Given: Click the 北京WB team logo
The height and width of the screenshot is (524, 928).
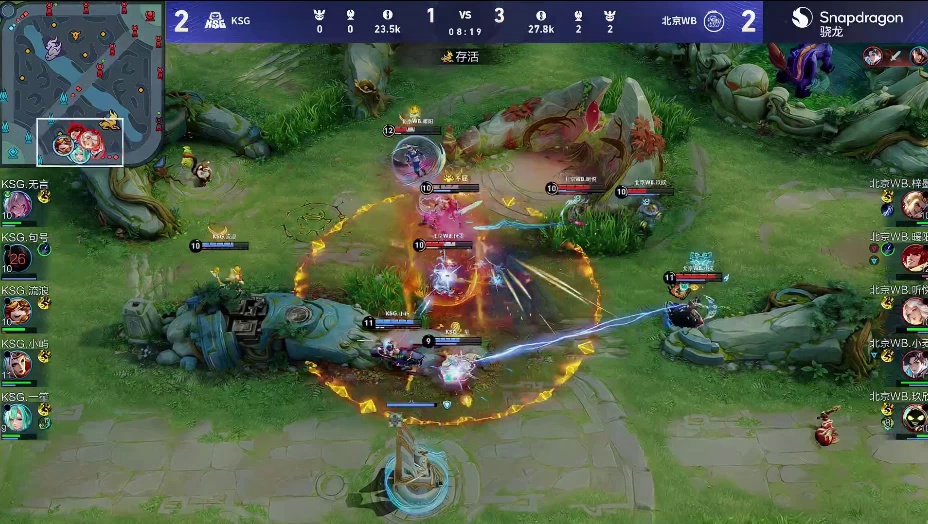Looking at the screenshot, I should click(x=714, y=20).
